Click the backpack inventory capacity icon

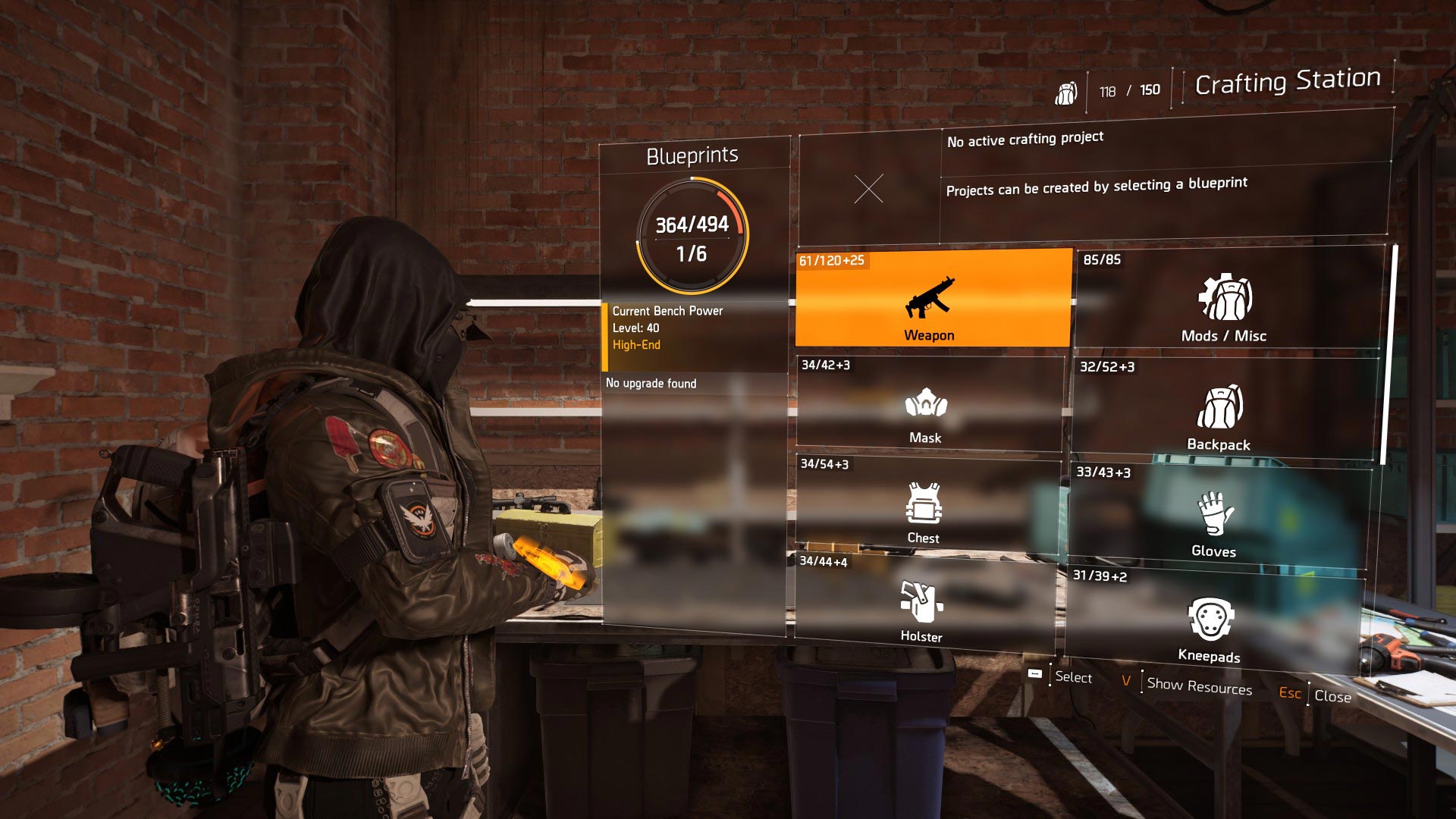[x=1066, y=93]
